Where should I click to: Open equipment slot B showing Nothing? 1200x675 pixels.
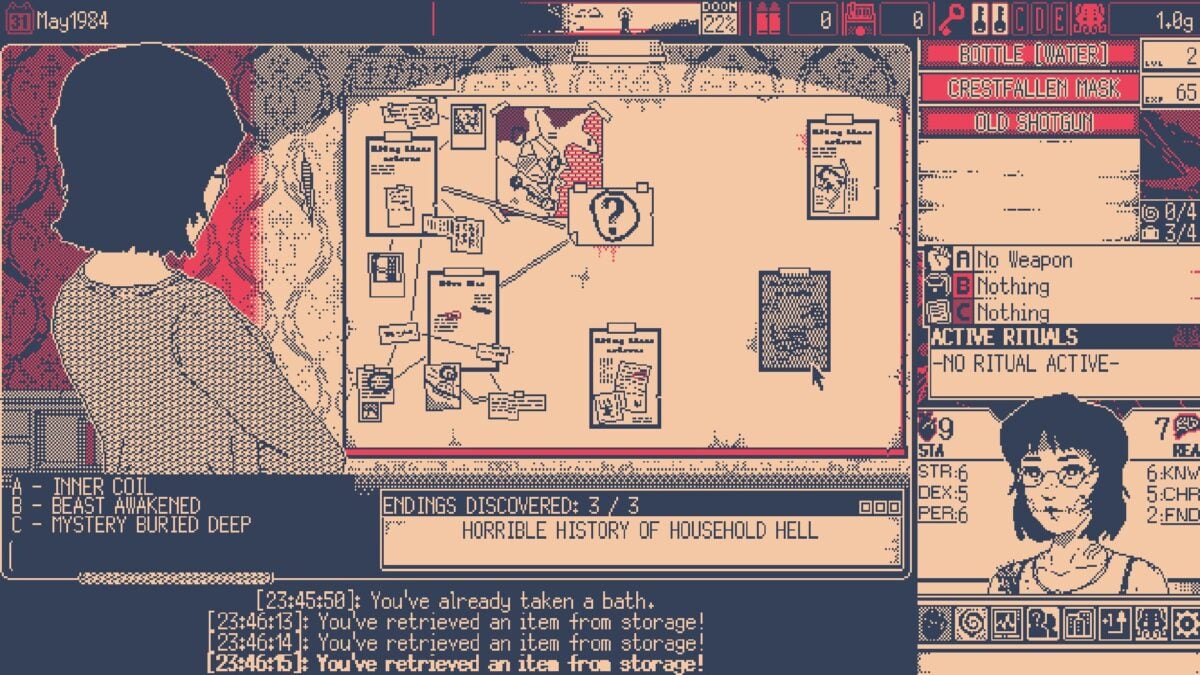(x=1011, y=287)
